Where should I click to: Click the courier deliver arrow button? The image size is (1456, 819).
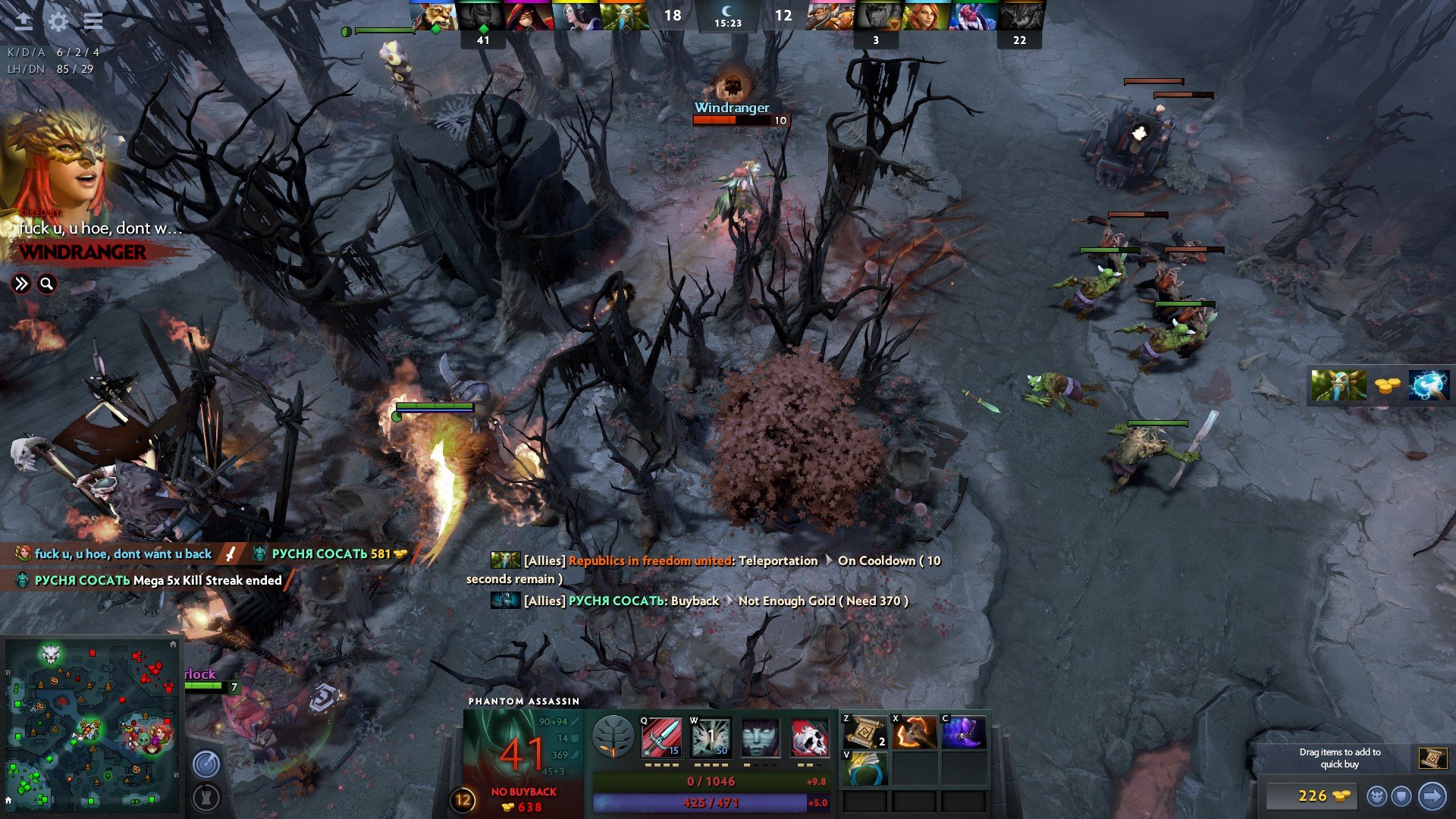[x=1432, y=795]
